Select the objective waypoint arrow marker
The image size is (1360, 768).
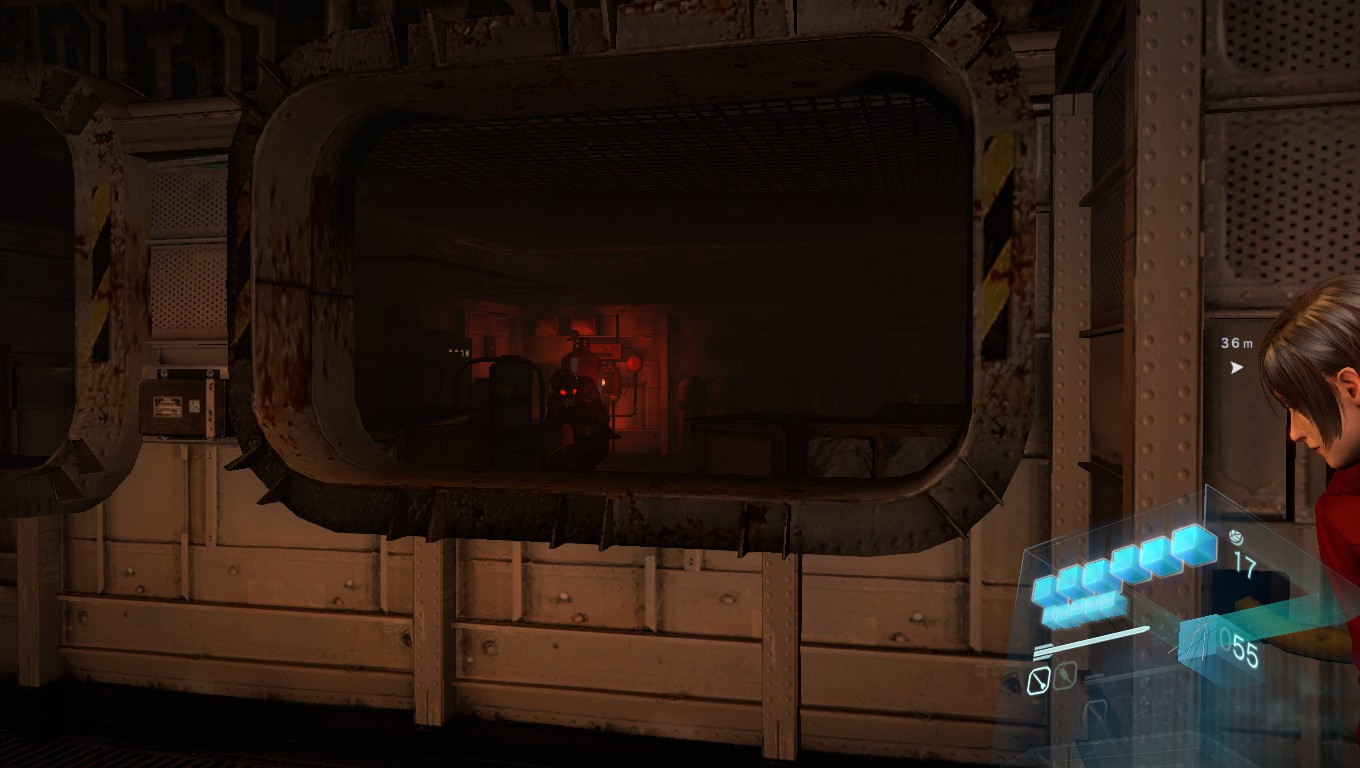tap(1237, 367)
